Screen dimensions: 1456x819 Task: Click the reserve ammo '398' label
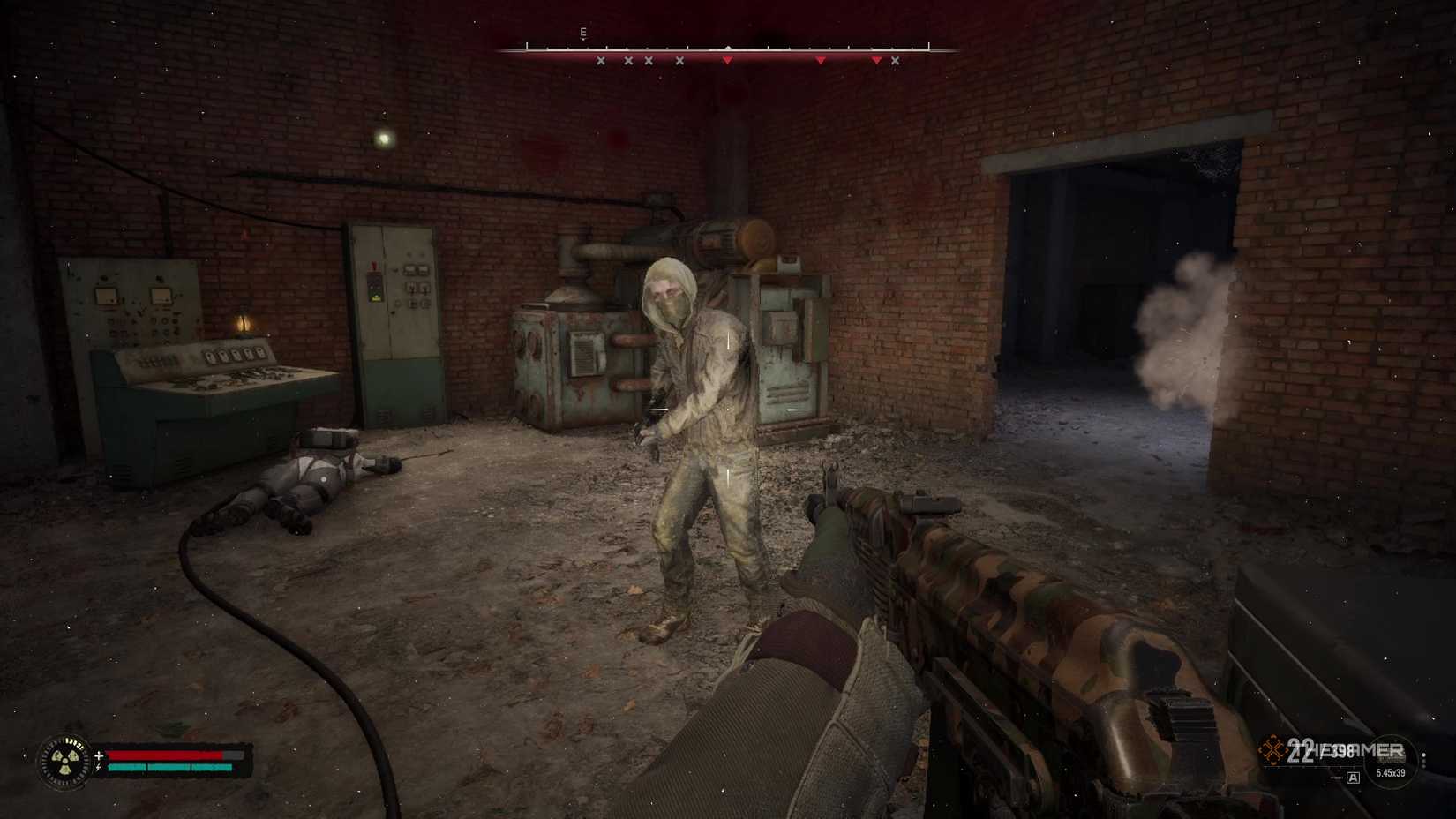(x=1344, y=748)
